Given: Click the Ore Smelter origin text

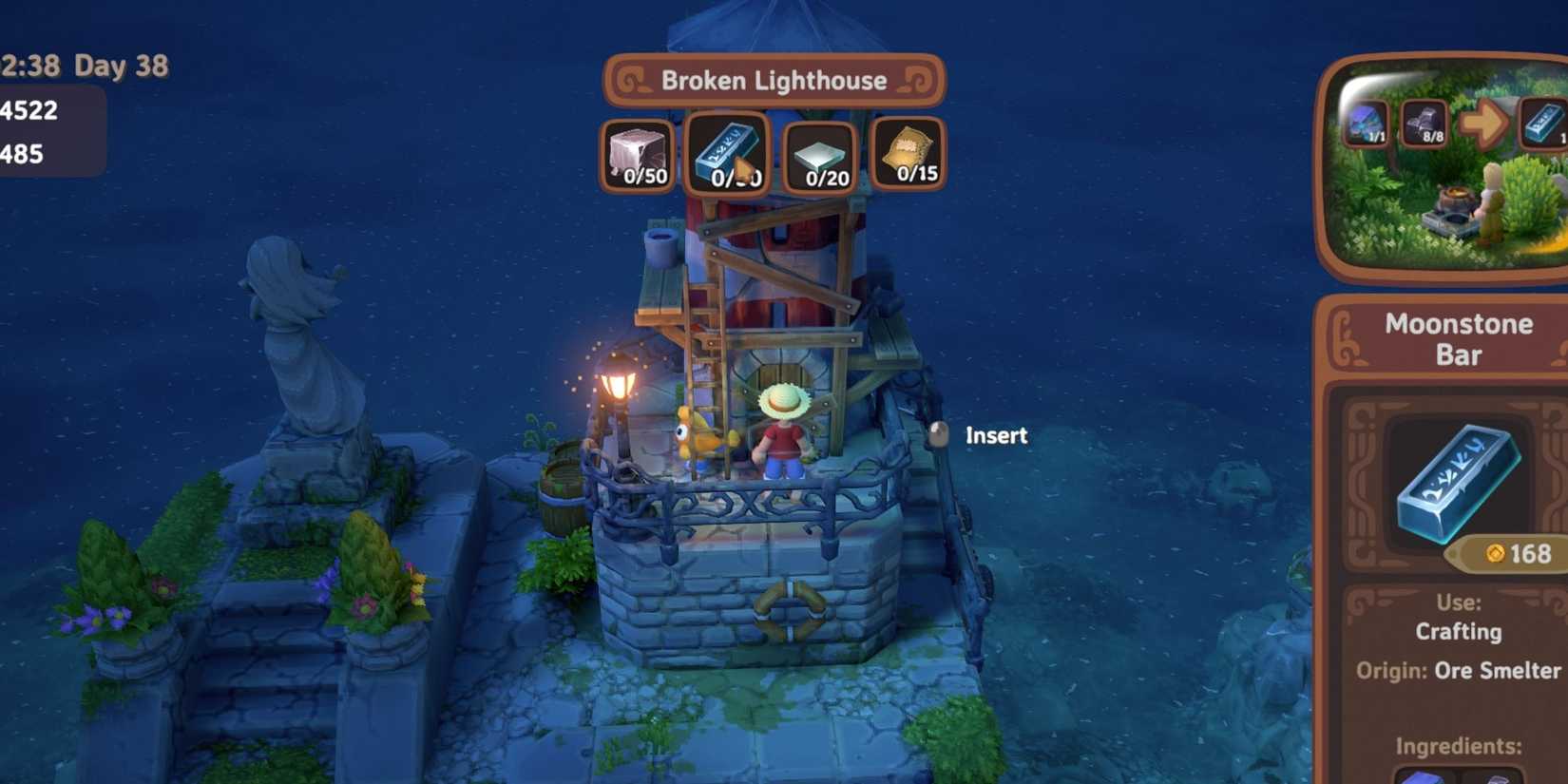Looking at the screenshot, I should coord(1498,671).
